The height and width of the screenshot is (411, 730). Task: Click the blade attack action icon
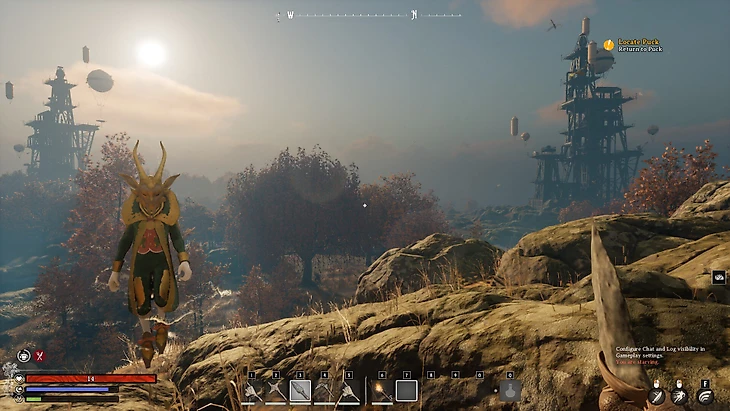point(657,396)
